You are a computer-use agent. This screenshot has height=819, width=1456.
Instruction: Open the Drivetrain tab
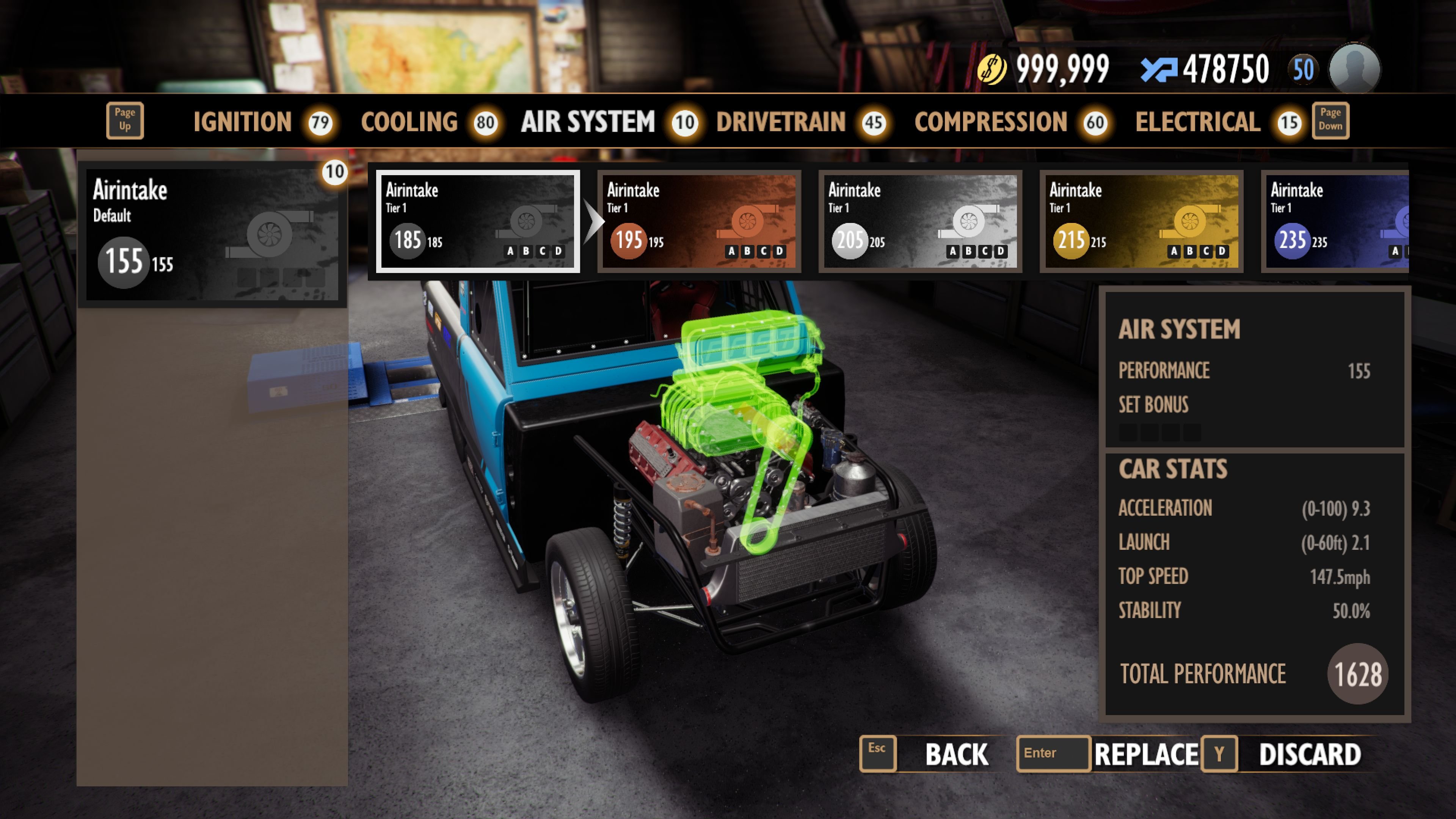pyautogui.click(x=781, y=121)
